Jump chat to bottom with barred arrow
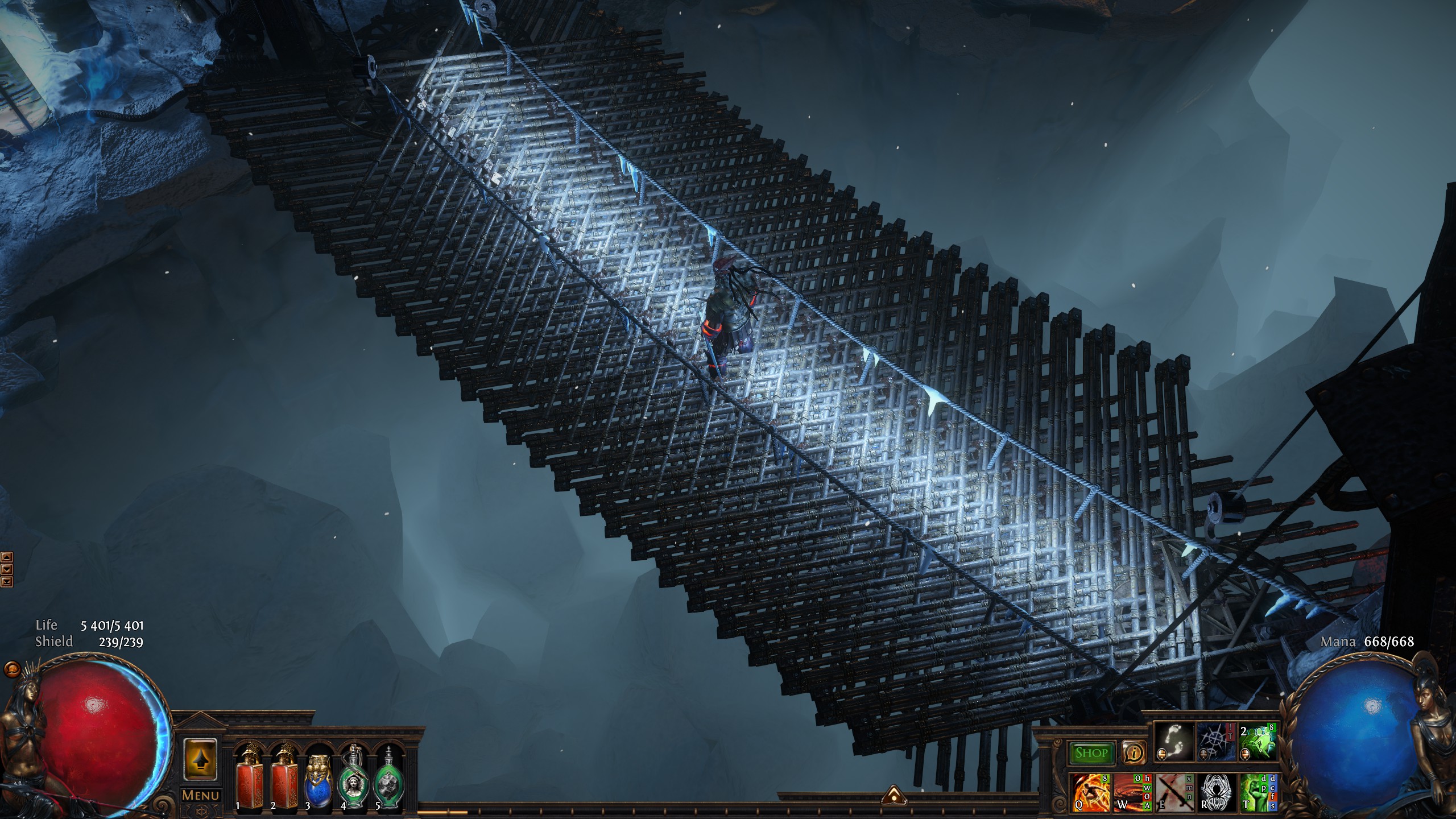This screenshot has width=1456, height=819. [x=7, y=581]
